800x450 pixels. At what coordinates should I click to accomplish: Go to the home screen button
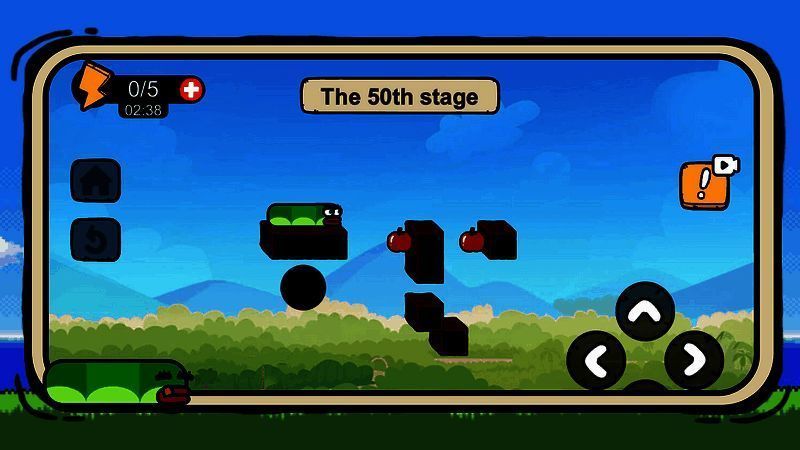tap(96, 182)
